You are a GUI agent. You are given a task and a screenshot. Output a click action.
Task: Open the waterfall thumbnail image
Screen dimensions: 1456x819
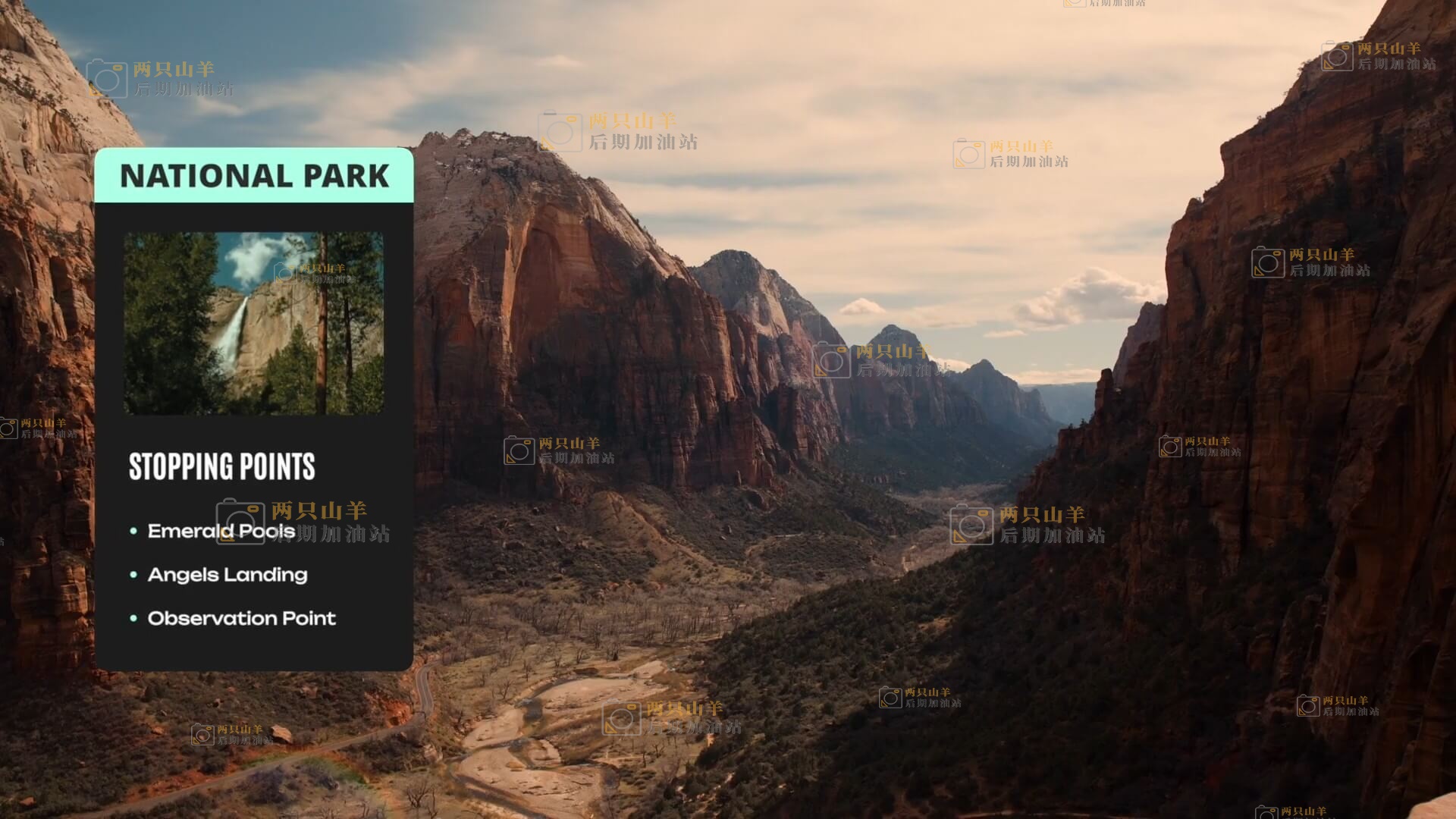pos(253,323)
